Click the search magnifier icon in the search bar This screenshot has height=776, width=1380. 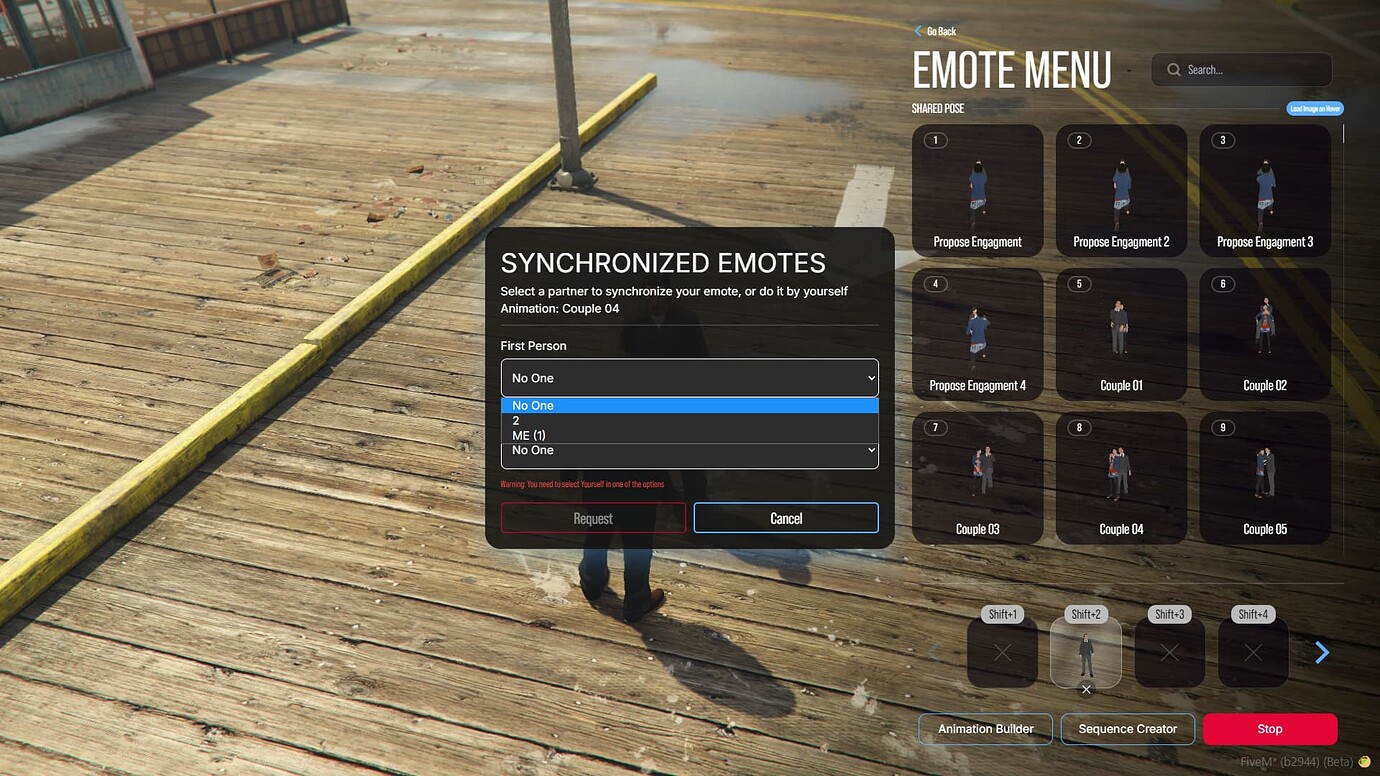(1172, 69)
